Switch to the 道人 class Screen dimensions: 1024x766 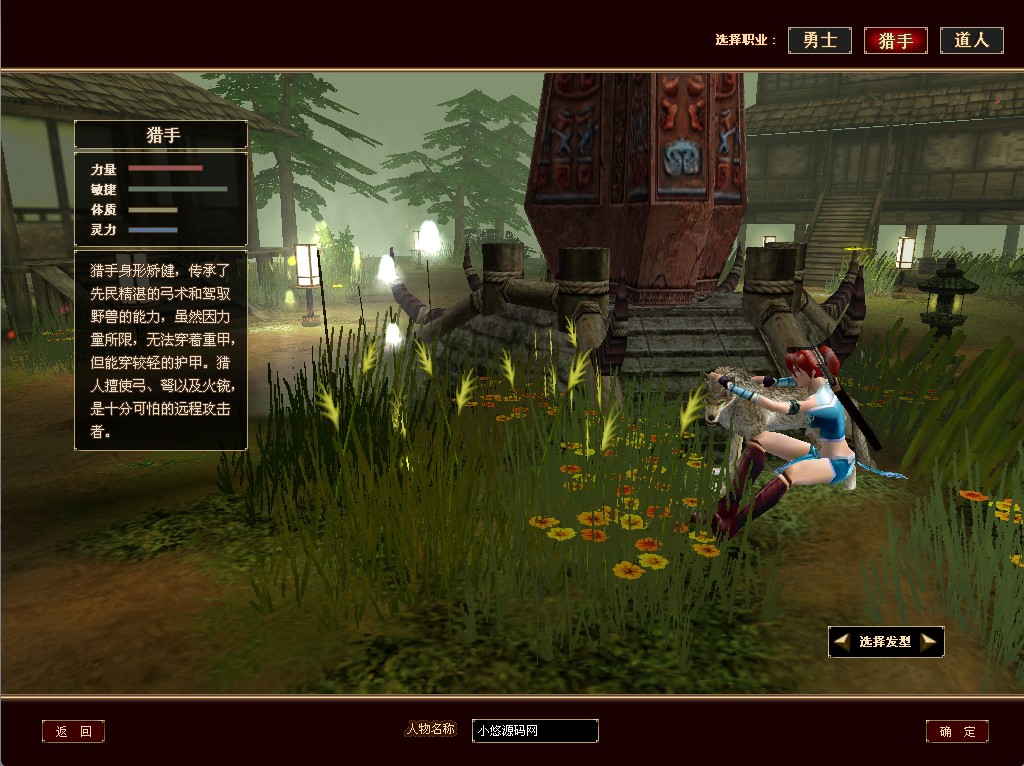[971, 40]
